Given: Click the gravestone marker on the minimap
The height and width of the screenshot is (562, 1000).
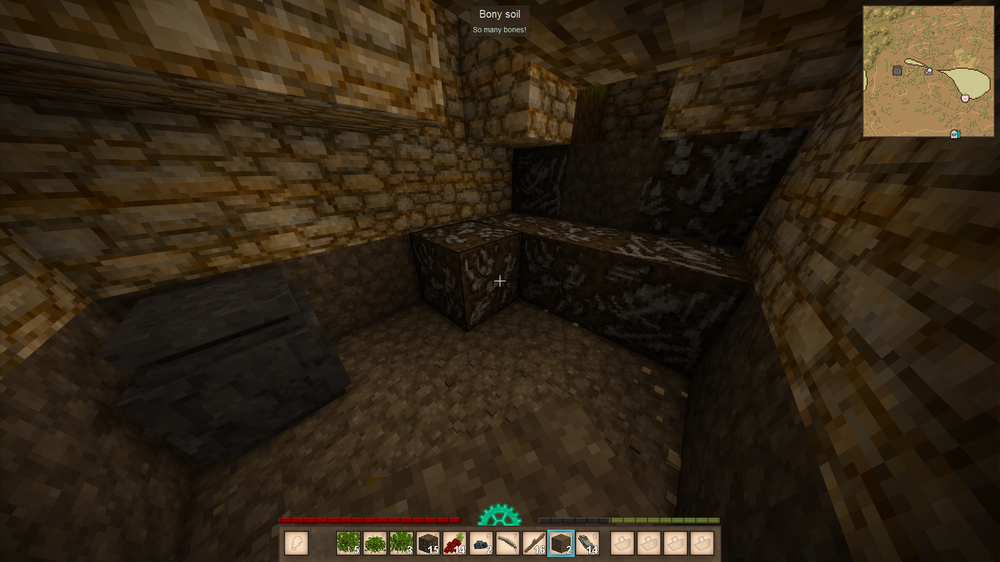Looking at the screenshot, I should tap(953, 133).
